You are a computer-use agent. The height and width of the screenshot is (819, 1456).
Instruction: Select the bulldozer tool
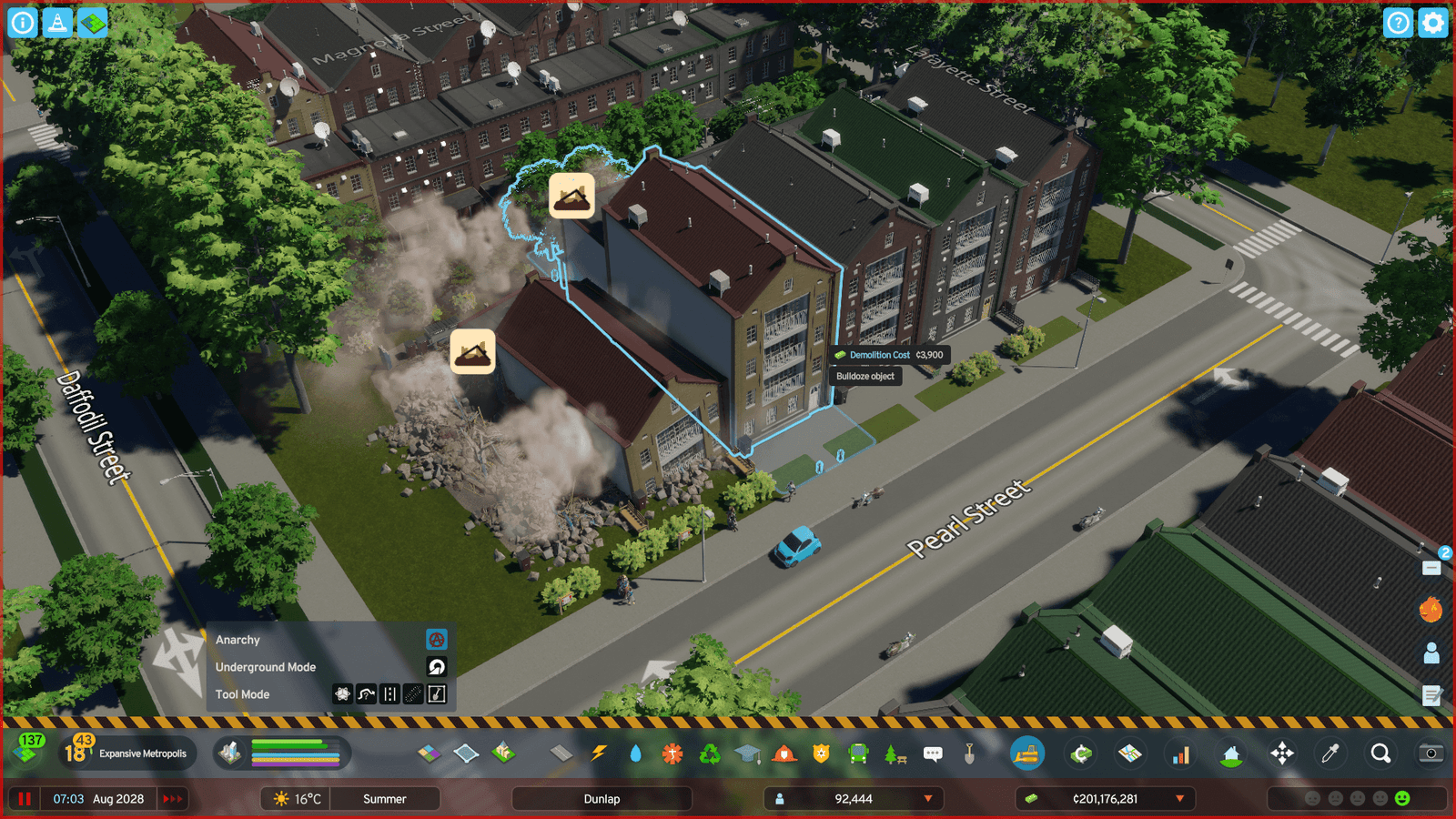[x=1027, y=753]
